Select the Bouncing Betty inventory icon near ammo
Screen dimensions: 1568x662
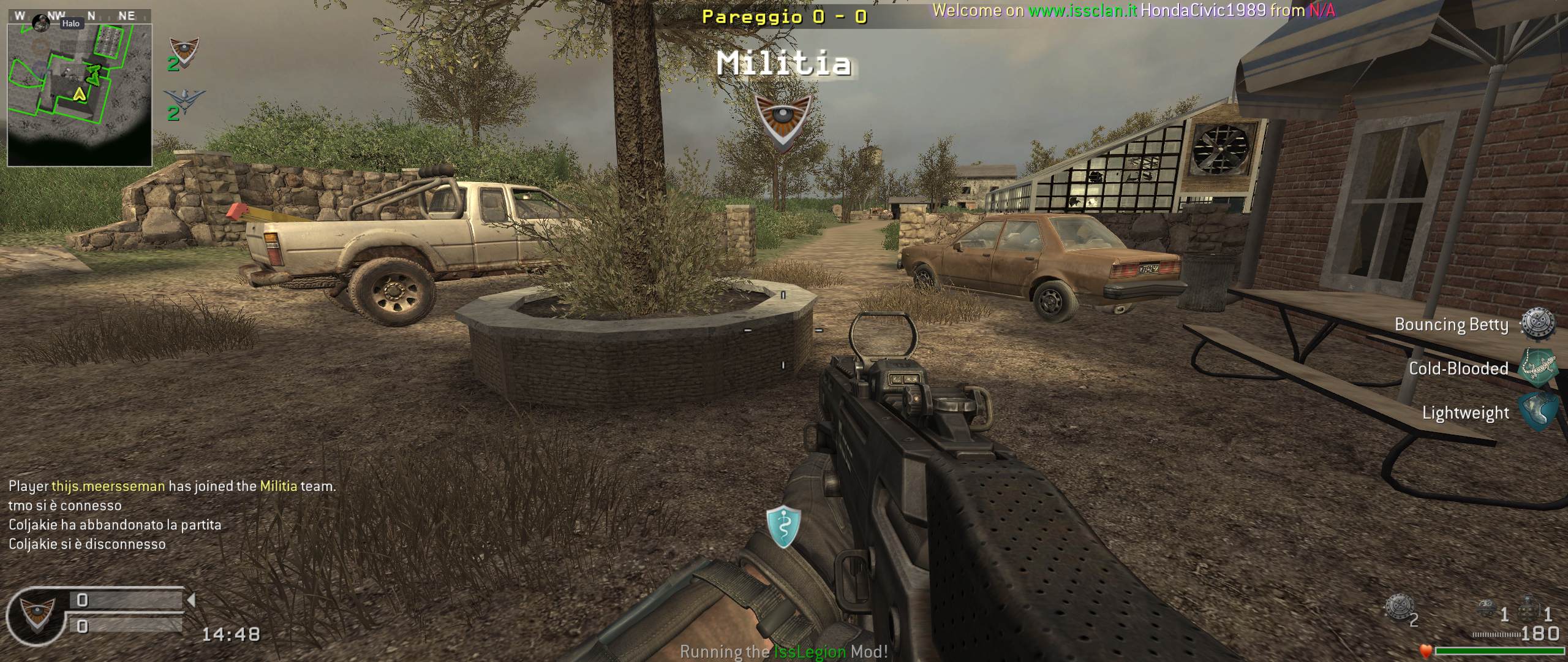1399,607
